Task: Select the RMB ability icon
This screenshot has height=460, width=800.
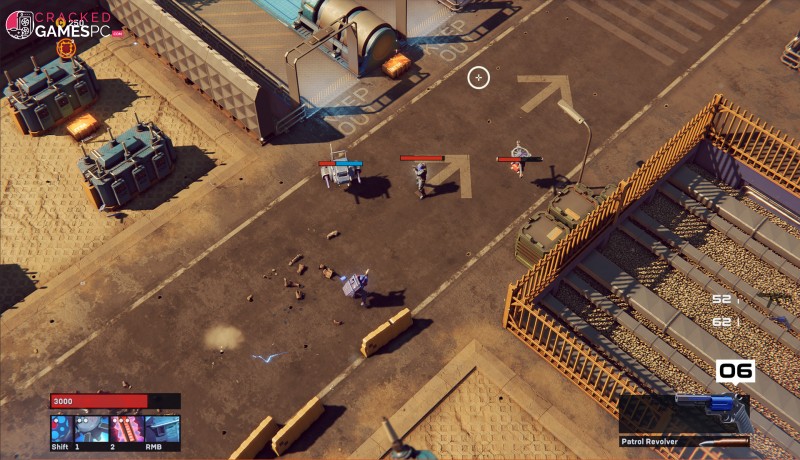Action: pyautogui.click(x=163, y=428)
